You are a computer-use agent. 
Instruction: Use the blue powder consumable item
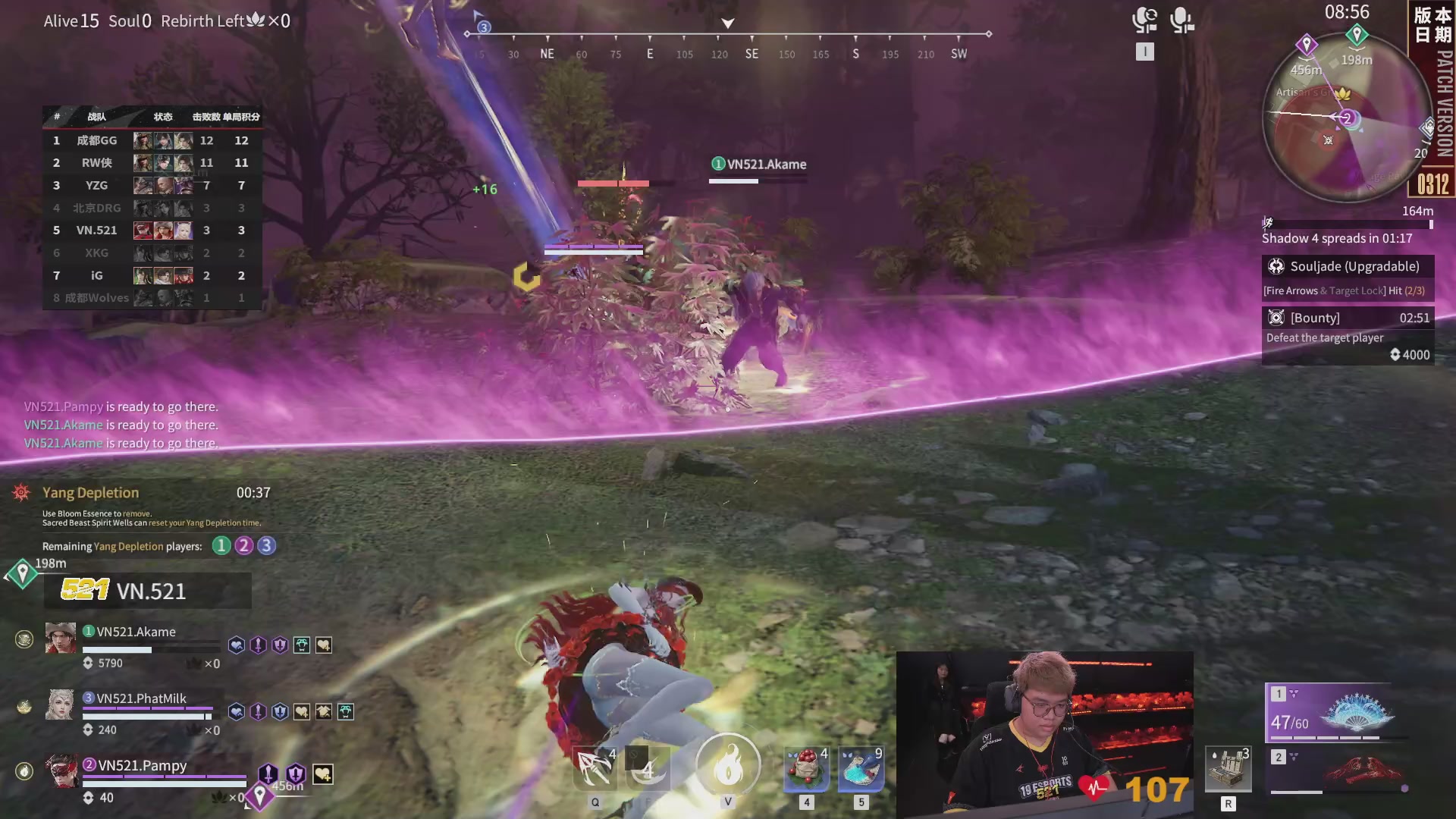[861, 769]
